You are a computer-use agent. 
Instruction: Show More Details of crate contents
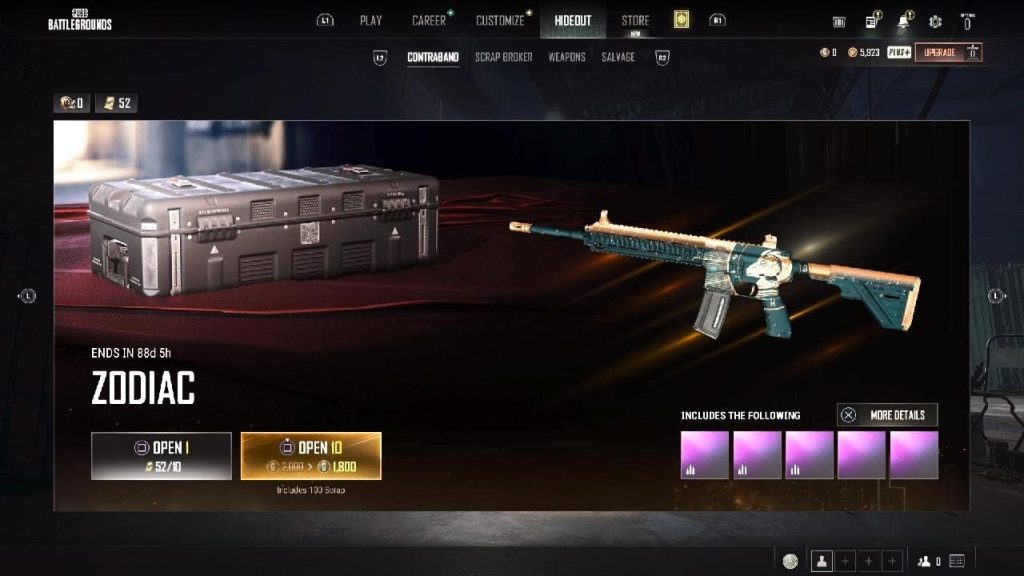[x=887, y=415]
